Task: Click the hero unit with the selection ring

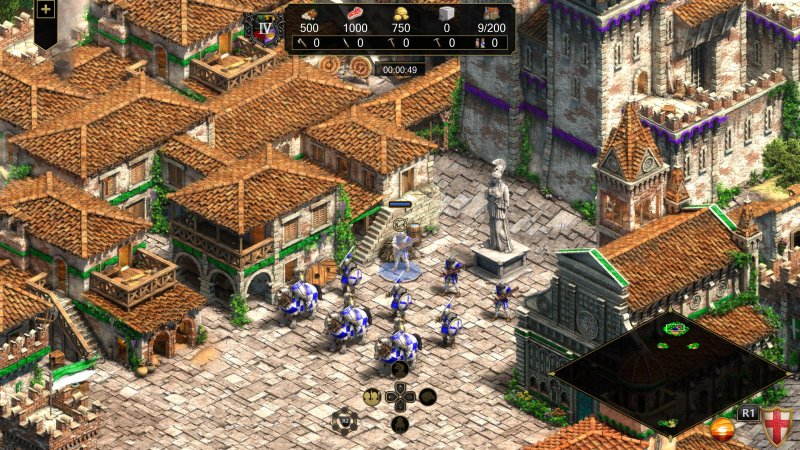Action: pos(401,252)
